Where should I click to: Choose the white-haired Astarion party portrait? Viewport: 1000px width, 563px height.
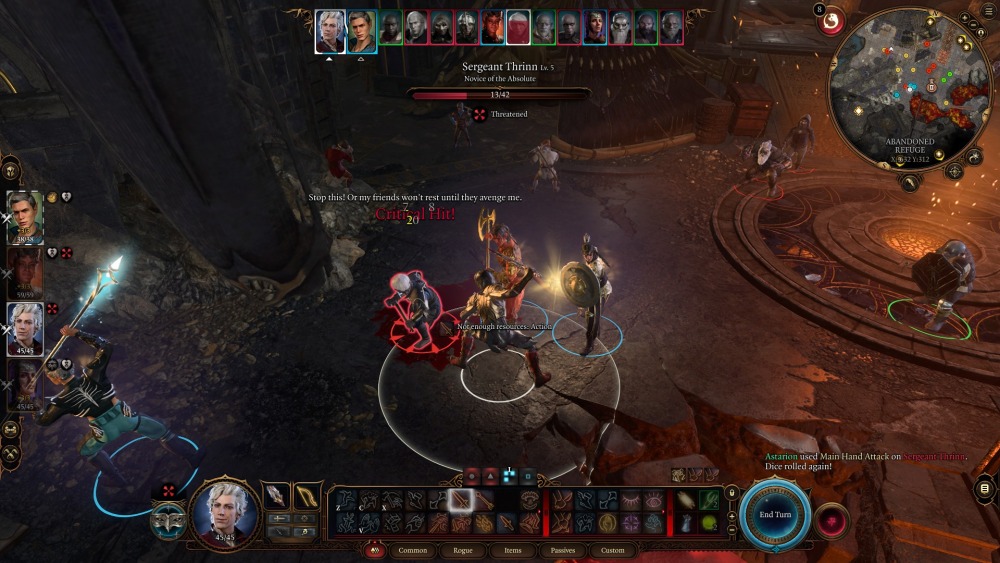(25, 326)
